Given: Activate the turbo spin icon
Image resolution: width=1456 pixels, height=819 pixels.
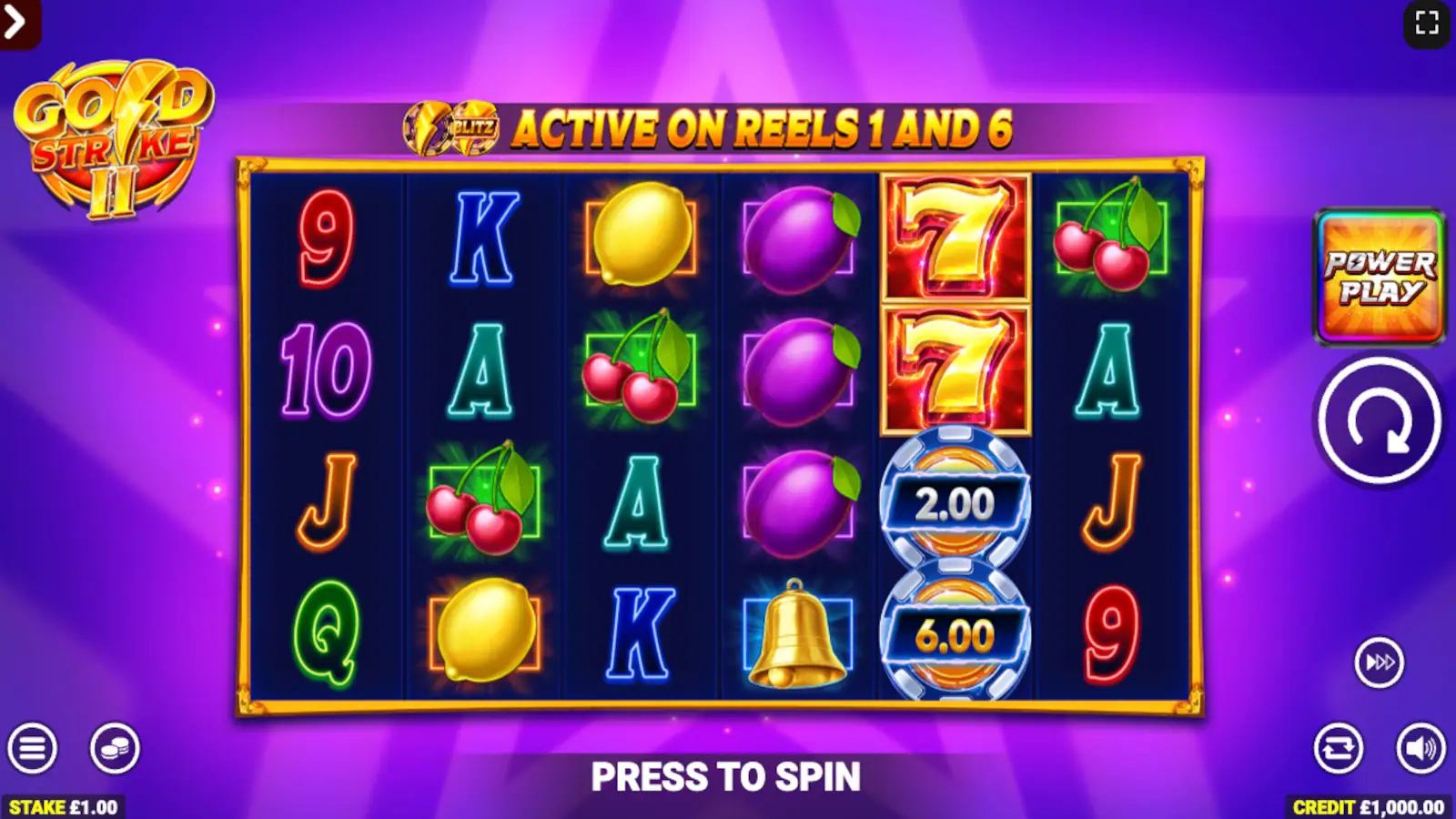Looking at the screenshot, I should coord(1379,662).
